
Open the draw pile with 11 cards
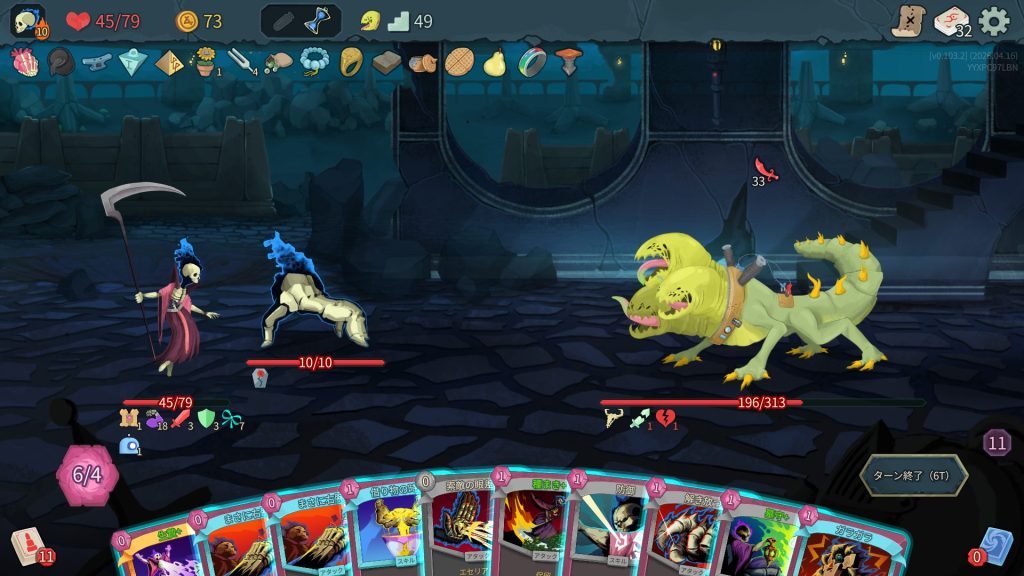(30, 547)
